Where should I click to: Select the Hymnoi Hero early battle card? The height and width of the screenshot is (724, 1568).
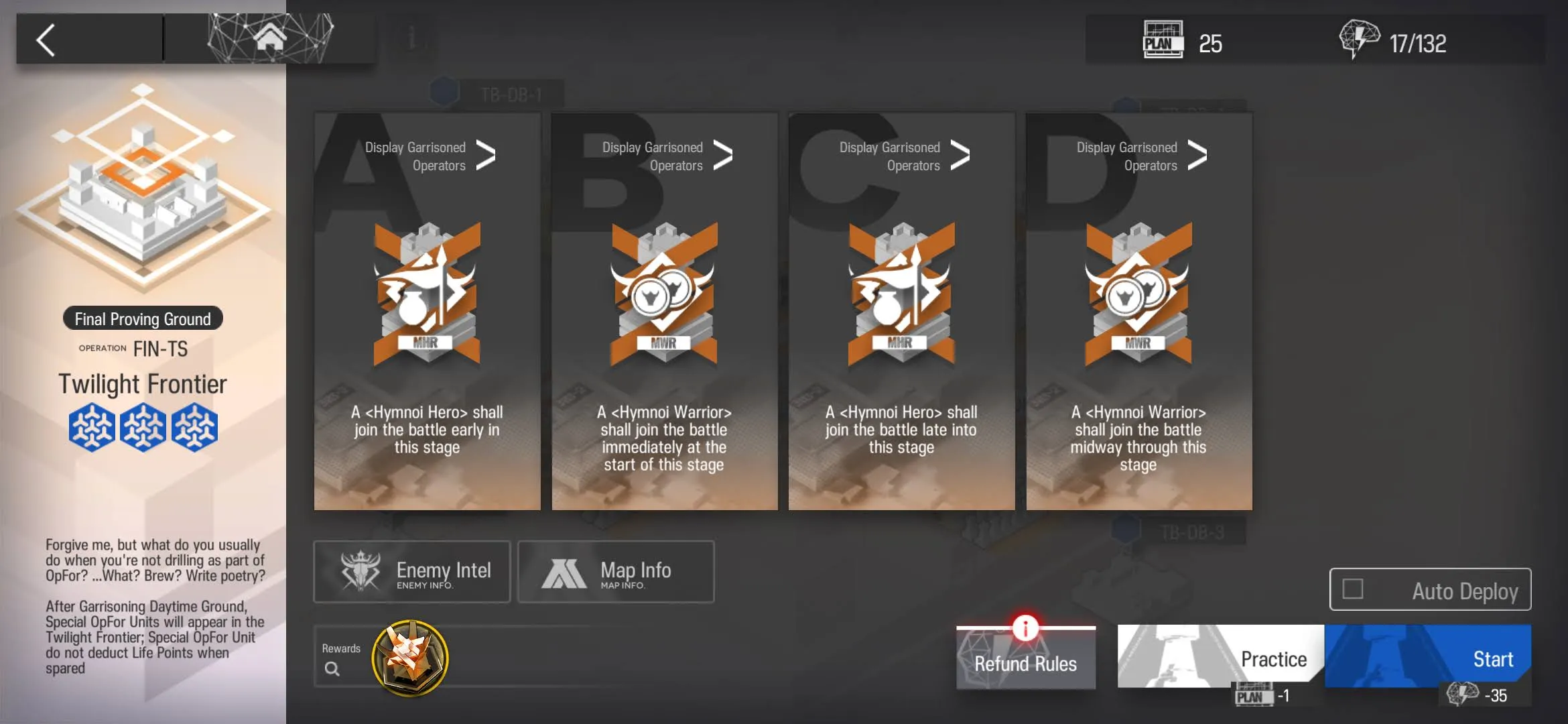[428, 335]
